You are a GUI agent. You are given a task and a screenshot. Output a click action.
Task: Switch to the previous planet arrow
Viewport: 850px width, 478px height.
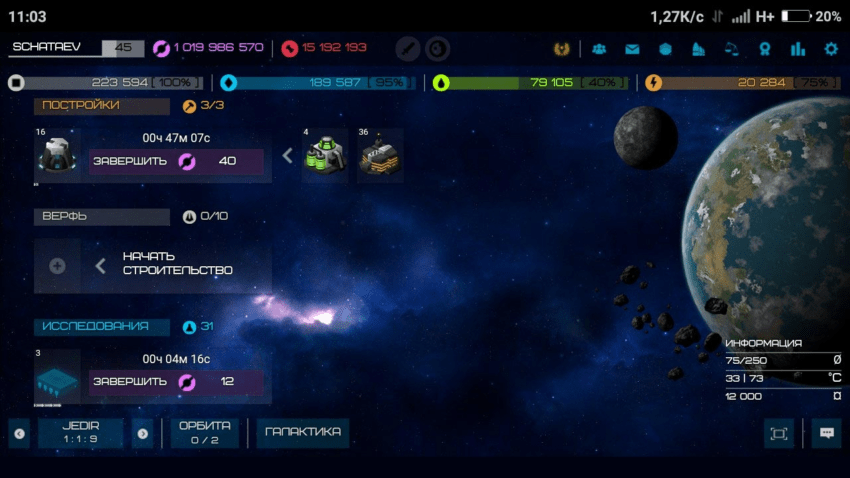point(19,433)
